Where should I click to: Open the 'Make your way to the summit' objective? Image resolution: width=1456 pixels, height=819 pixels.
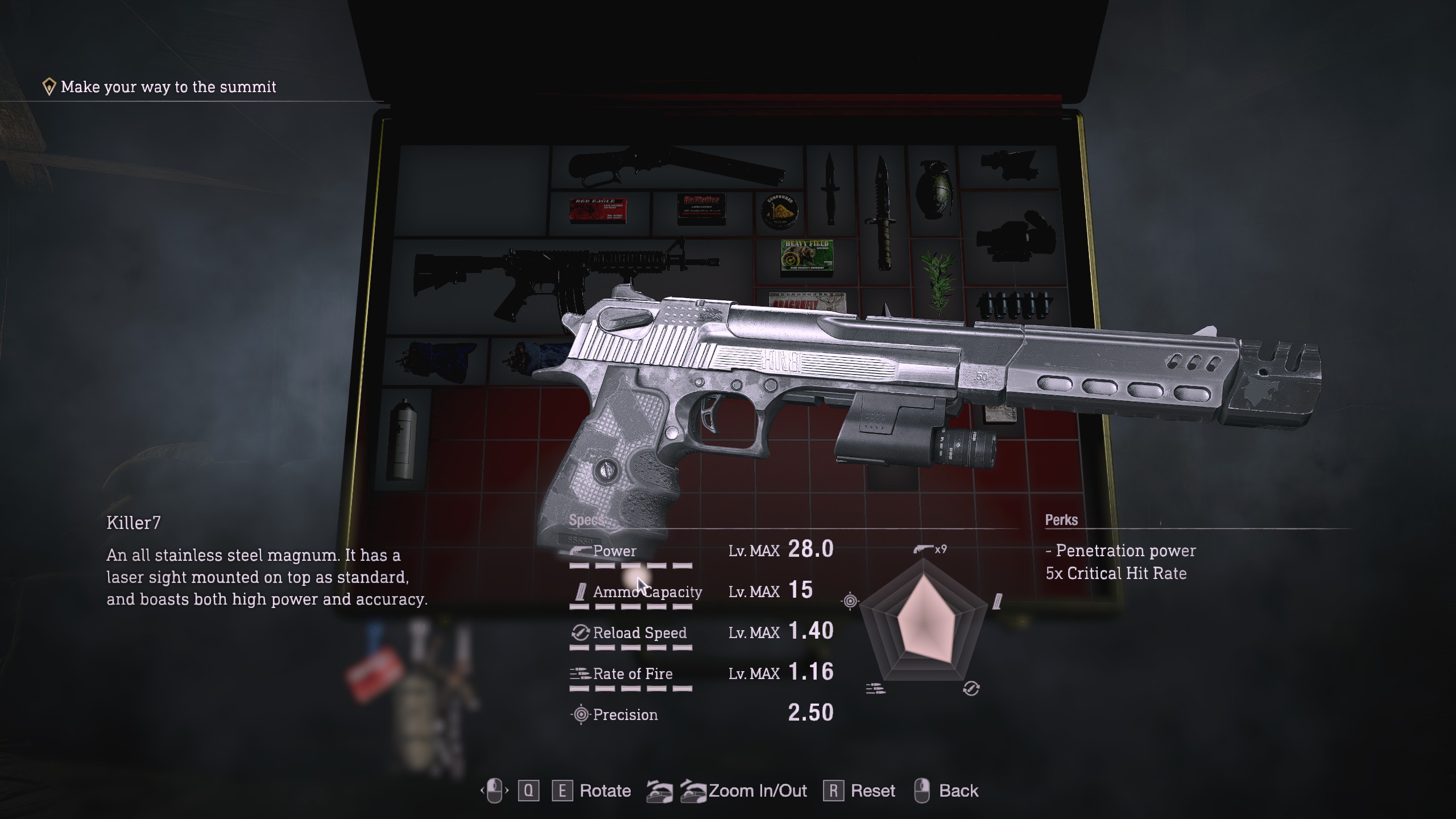(168, 87)
